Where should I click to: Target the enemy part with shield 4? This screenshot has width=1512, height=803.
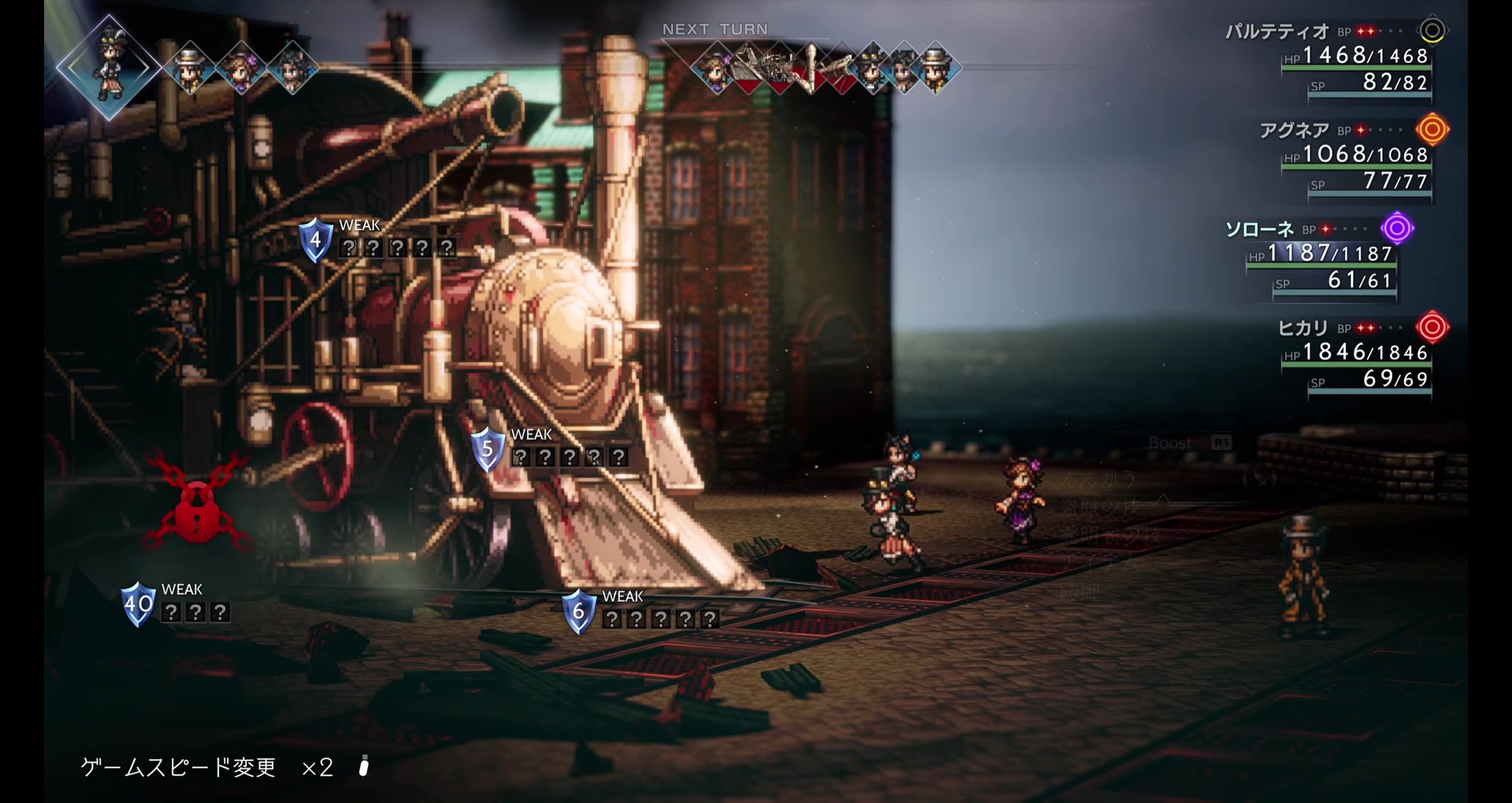click(316, 239)
